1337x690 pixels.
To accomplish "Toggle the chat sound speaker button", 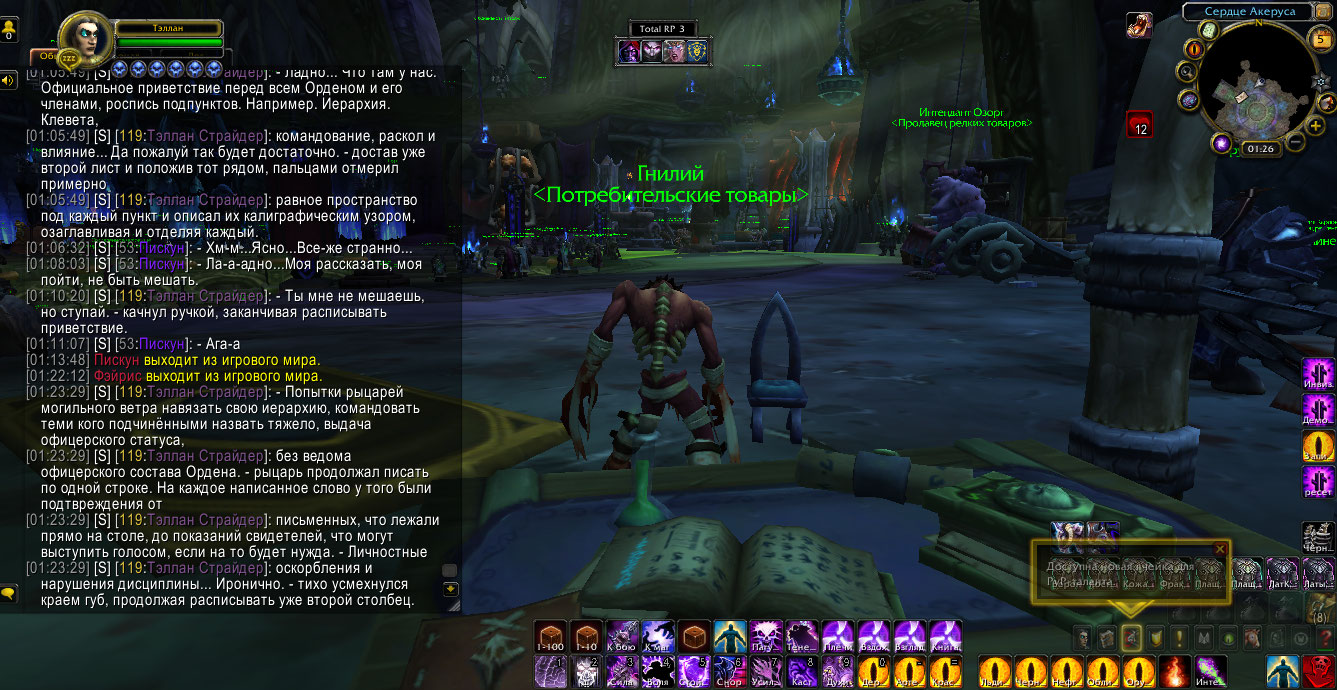I will [9, 80].
